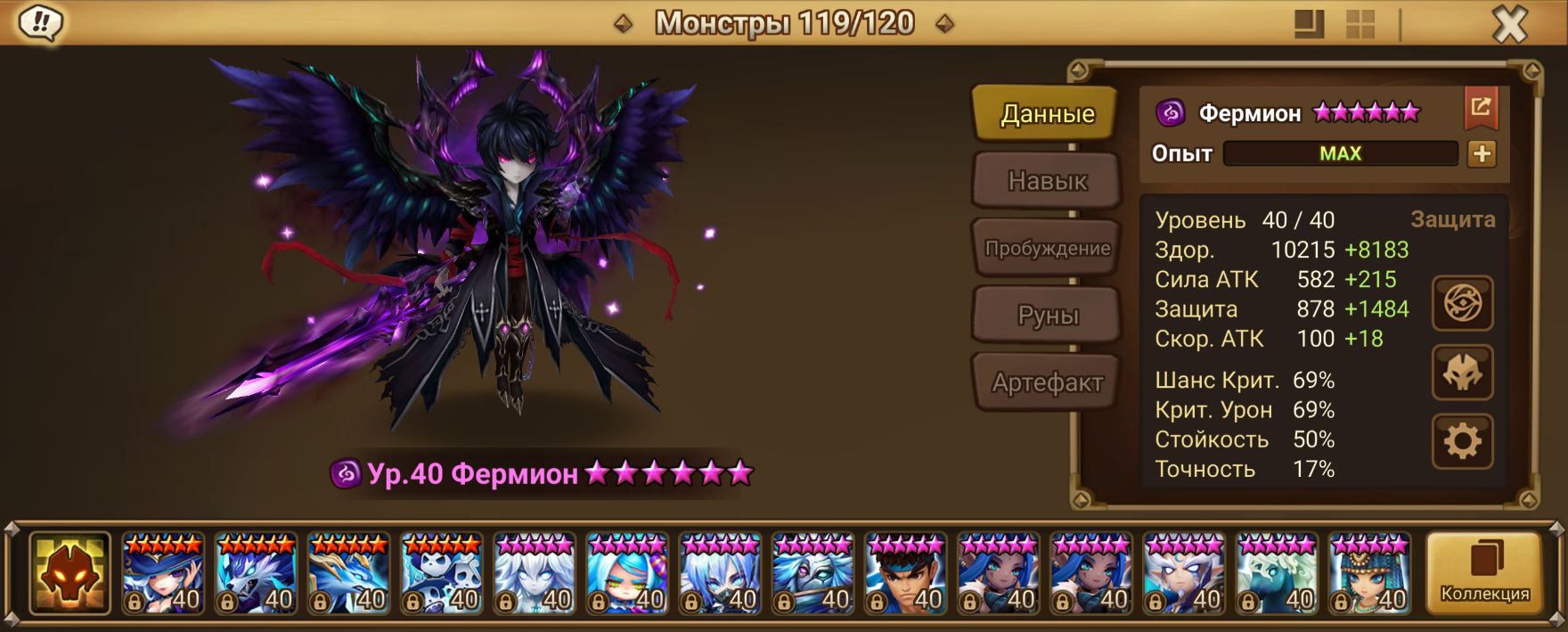The image size is (1568, 632).
Task: Select the witch-hat monster thumbnail
Action: [x=163, y=573]
